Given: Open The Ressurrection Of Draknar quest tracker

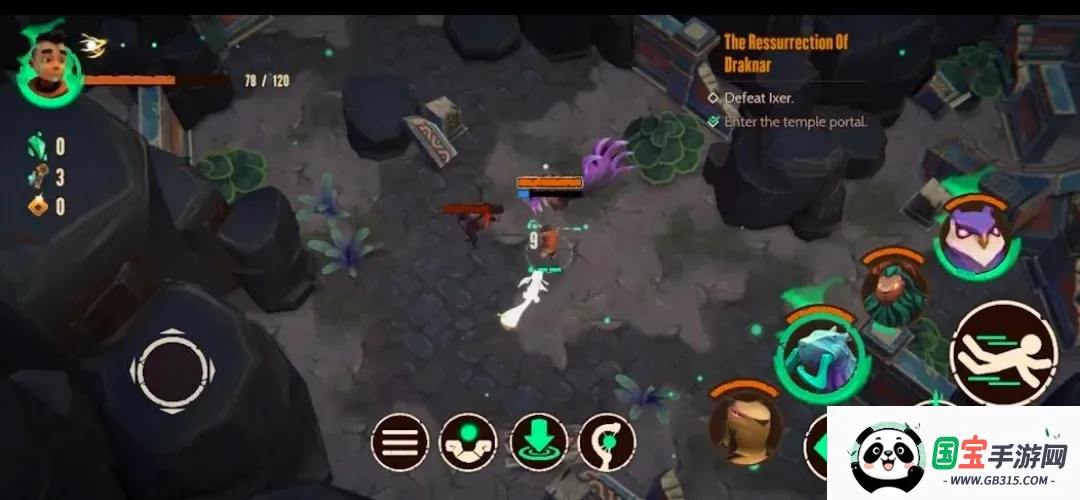Looking at the screenshot, I should tap(785, 51).
